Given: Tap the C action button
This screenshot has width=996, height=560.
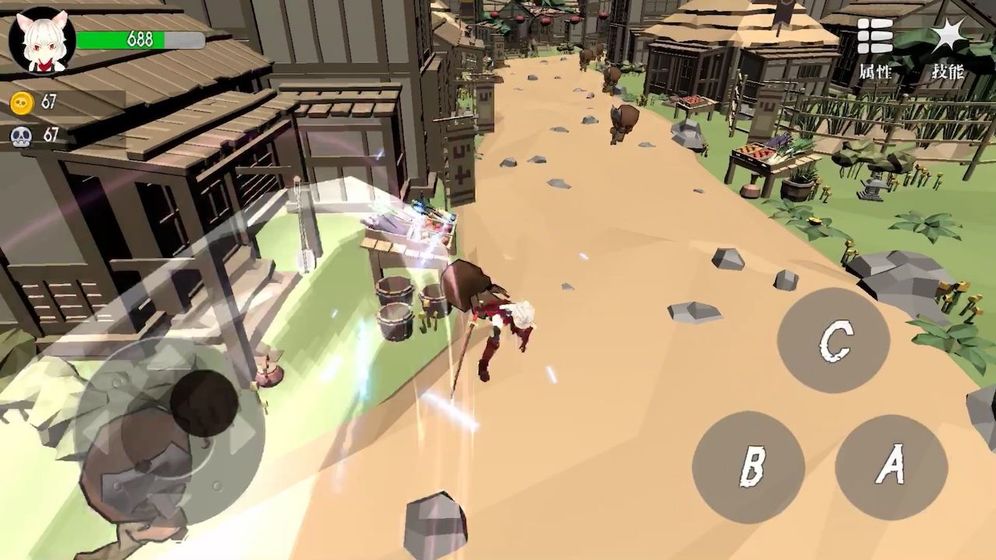Looking at the screenshot, I should point(833,341).
